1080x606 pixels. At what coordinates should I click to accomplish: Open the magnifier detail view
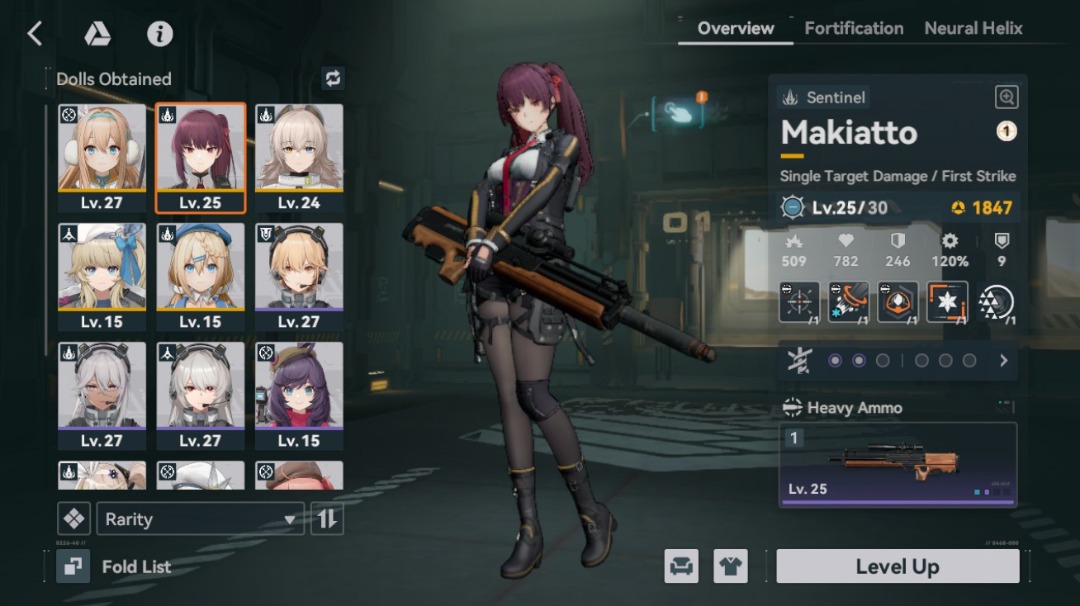1006,97
